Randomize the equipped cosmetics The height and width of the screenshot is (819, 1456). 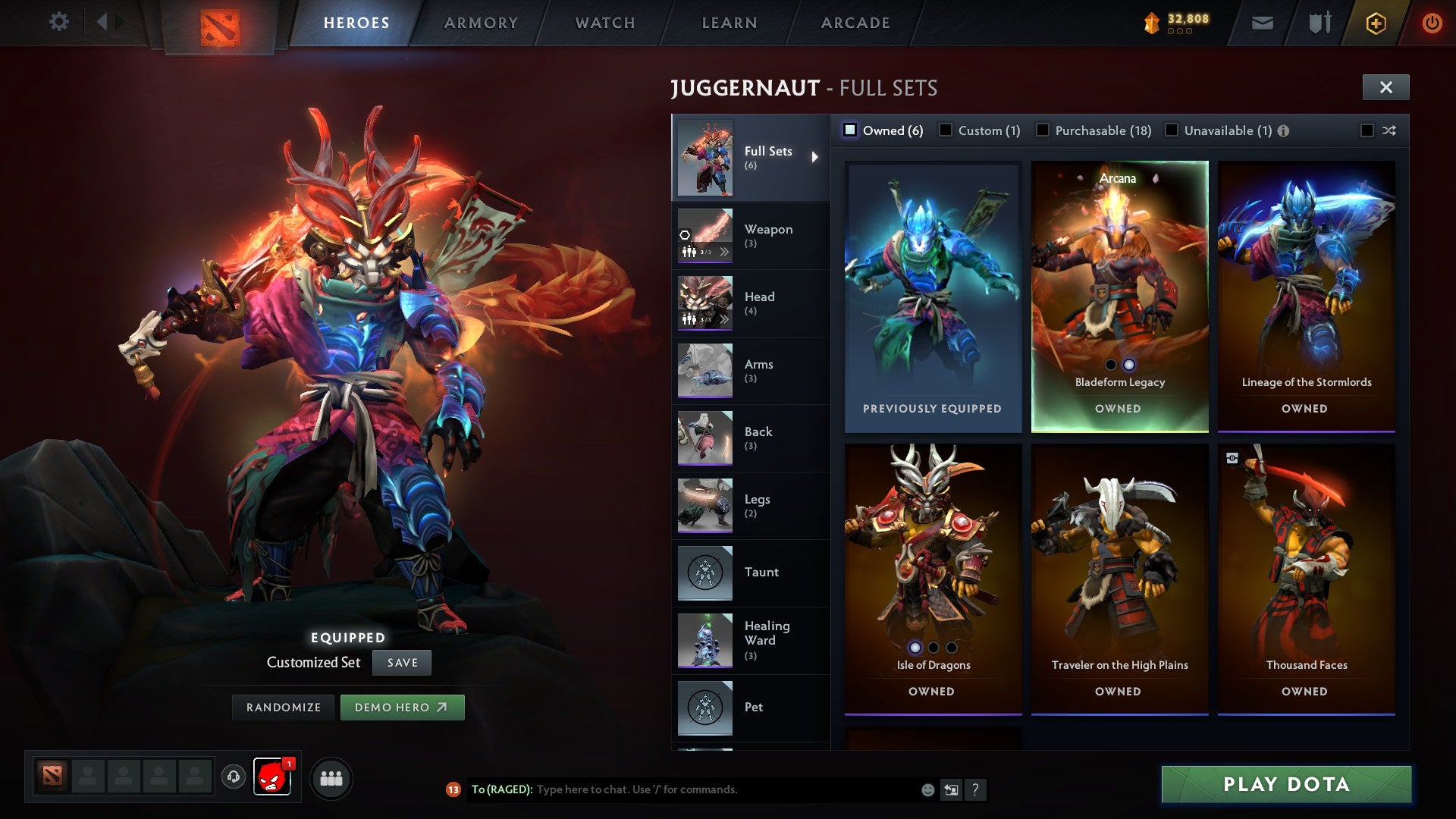[x=284, y=708]
